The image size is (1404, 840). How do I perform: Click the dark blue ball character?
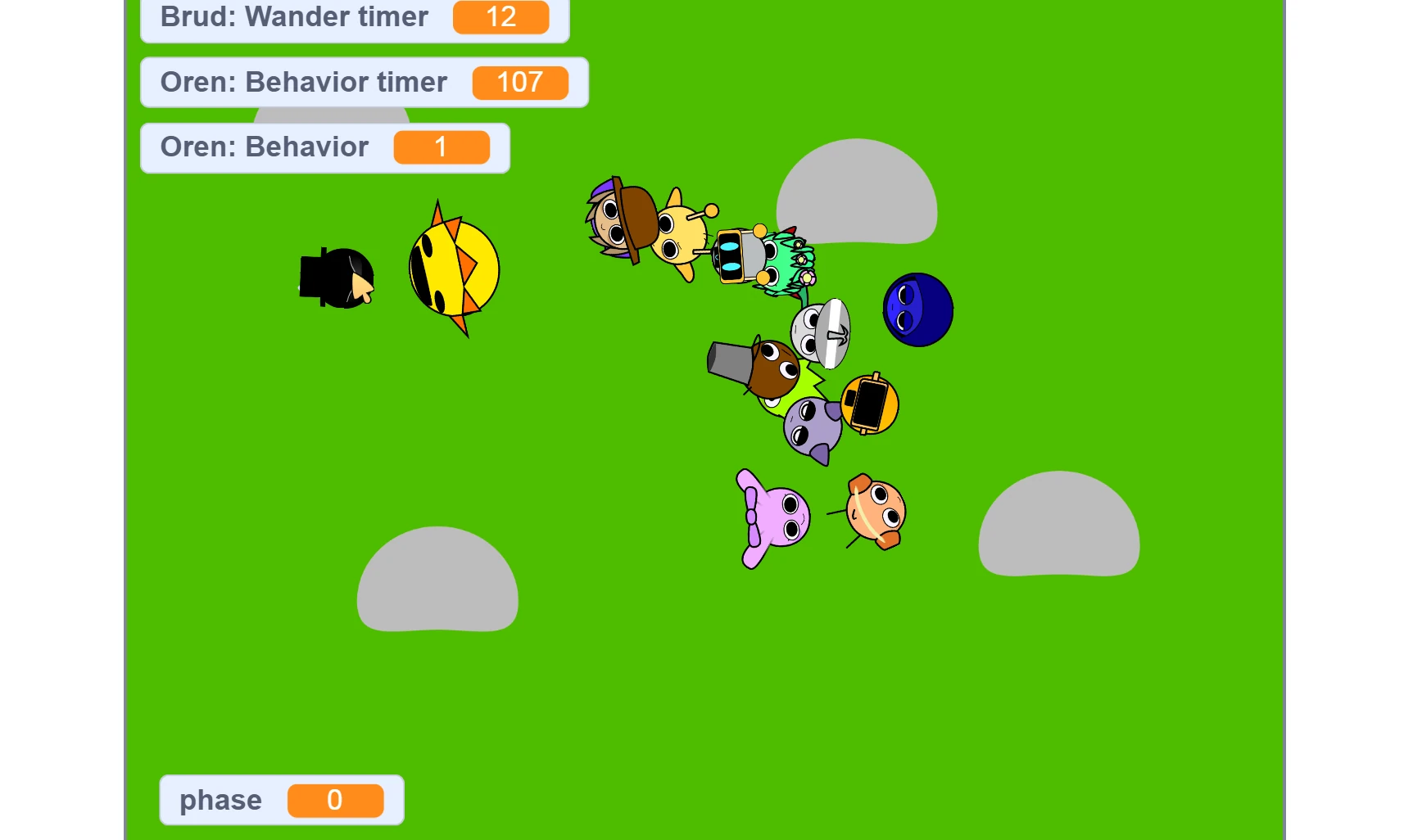coord(917,309)
